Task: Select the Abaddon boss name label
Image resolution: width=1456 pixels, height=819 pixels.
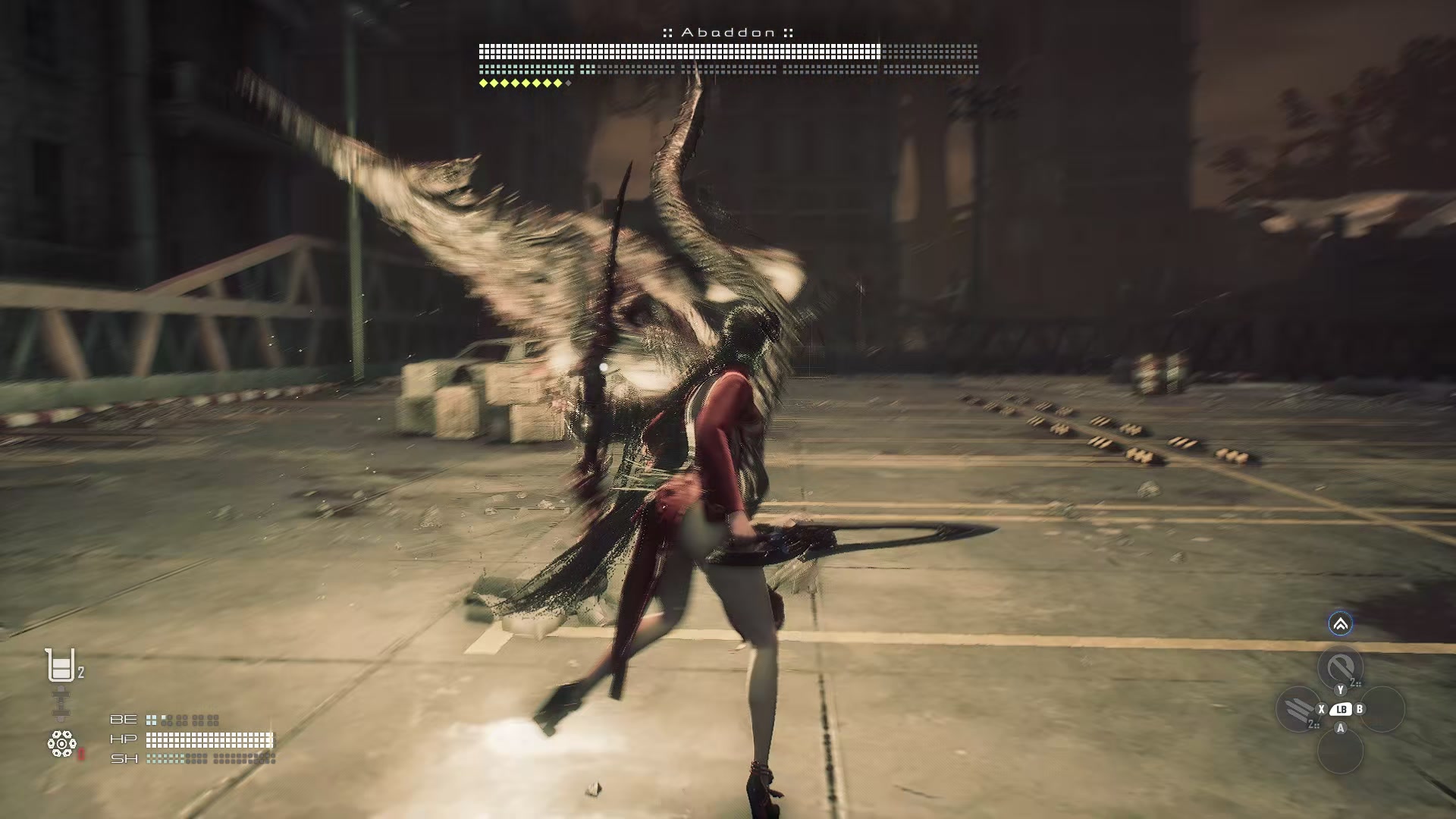Action: pyautogui.click(x=728, y=33)
